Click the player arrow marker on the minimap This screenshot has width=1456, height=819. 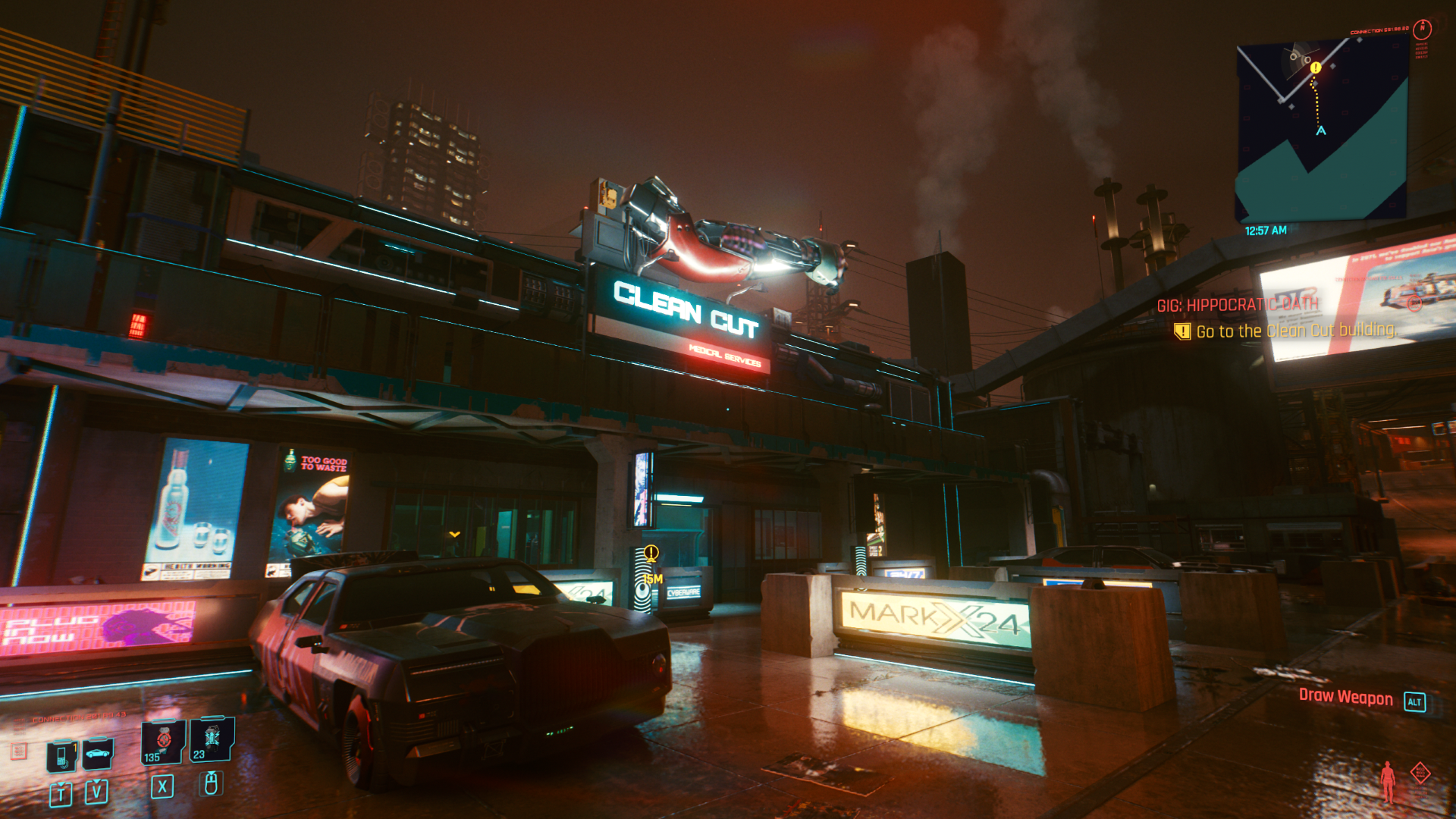pos(1320,130)
